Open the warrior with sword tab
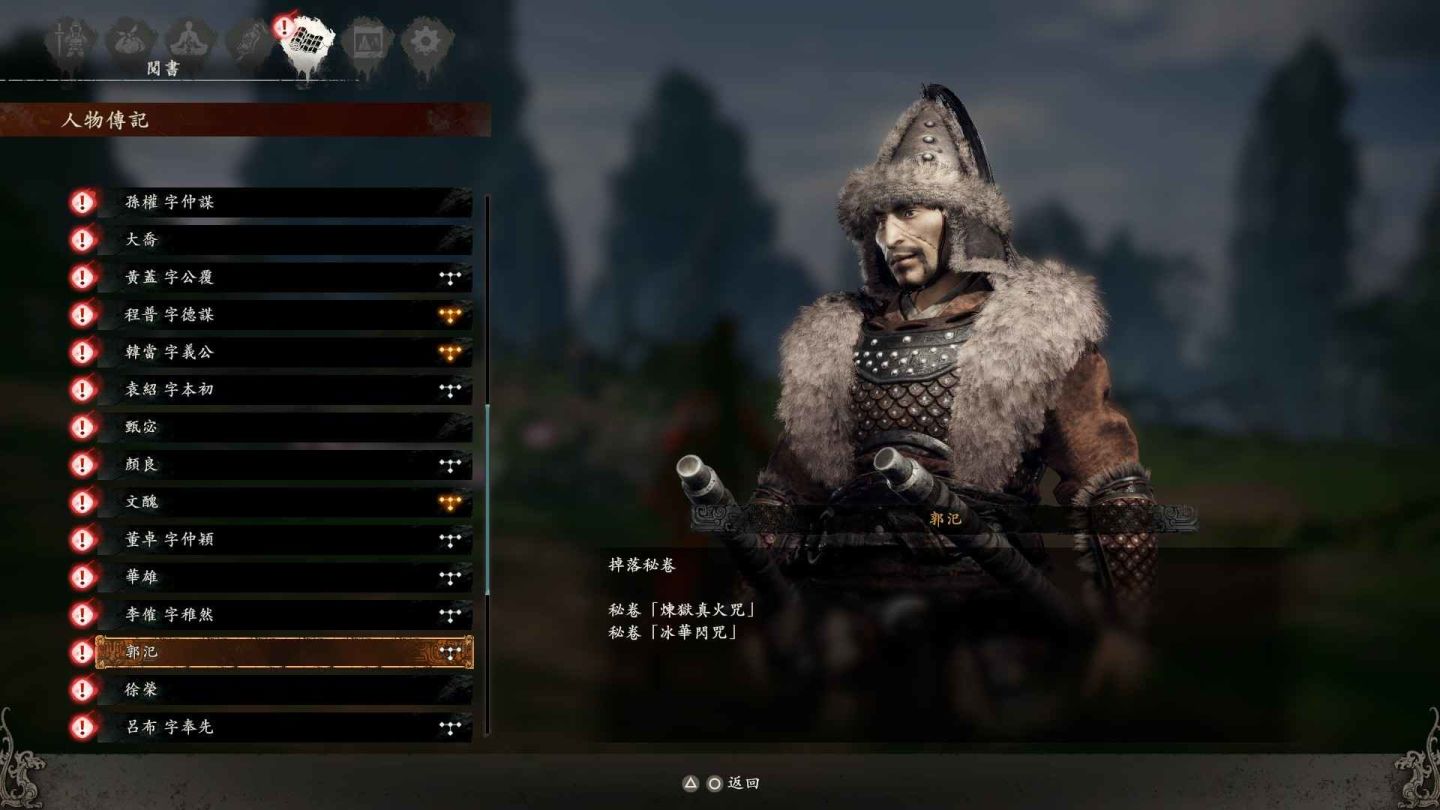 click(70, 43)
